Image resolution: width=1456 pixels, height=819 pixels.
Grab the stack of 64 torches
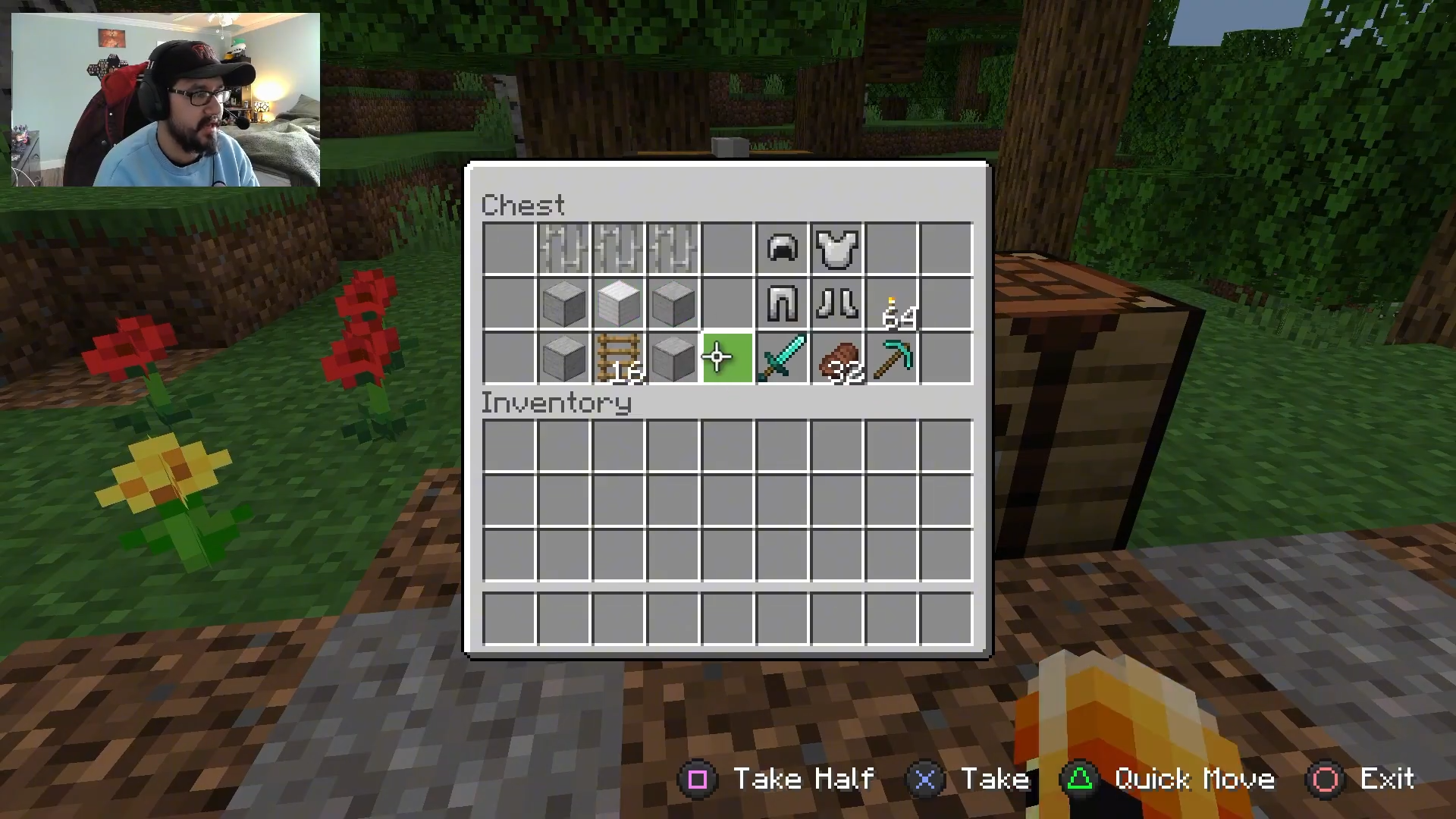click(x=893, y=305)
